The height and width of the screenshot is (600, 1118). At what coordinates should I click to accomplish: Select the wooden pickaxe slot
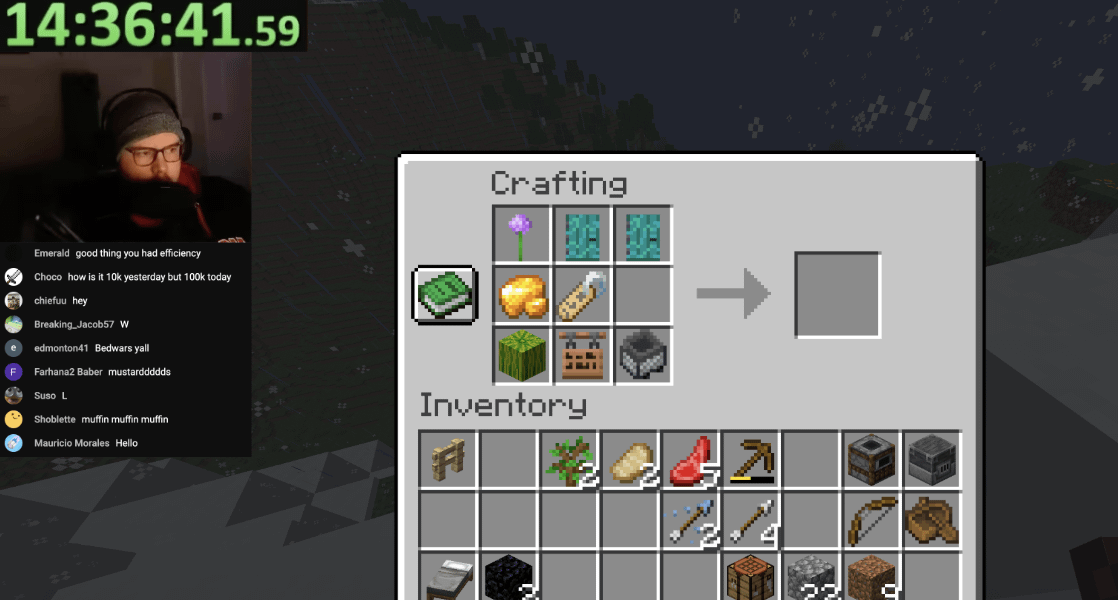tap(751, 460)
